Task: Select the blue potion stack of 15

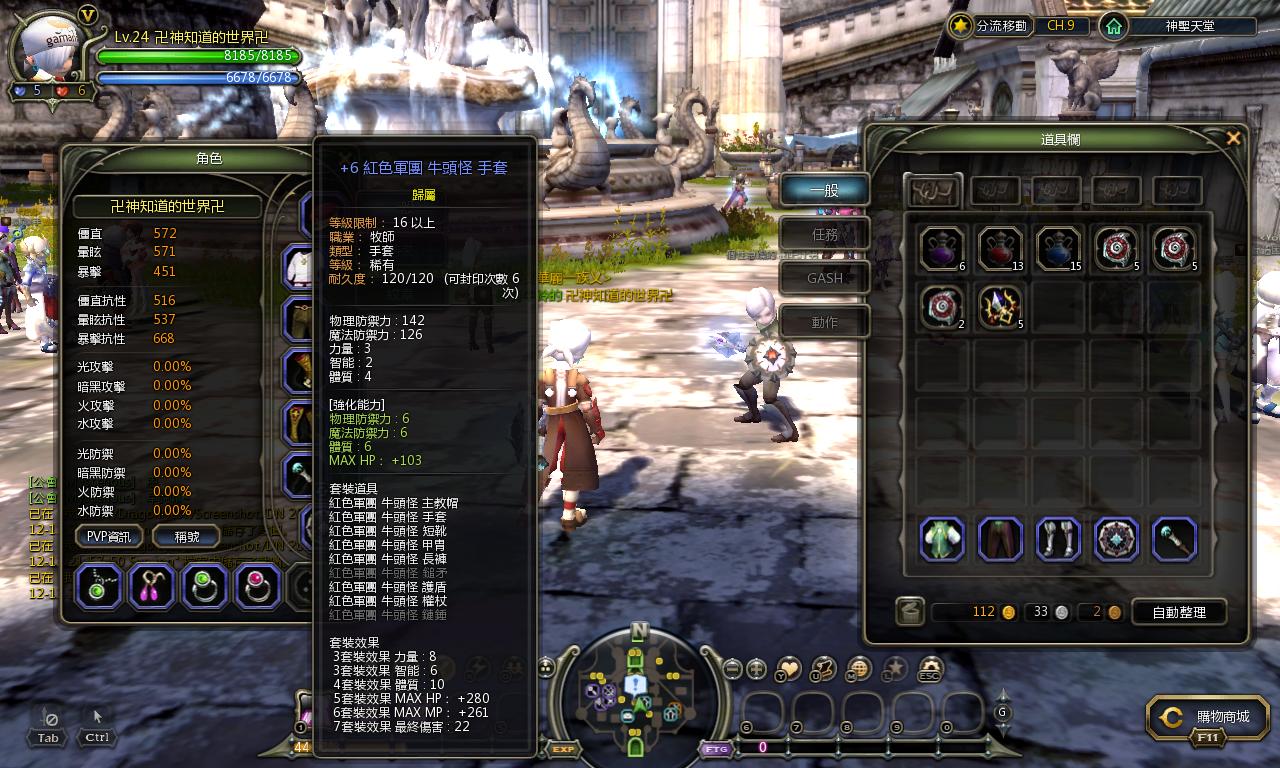Action: point(1058,249)
